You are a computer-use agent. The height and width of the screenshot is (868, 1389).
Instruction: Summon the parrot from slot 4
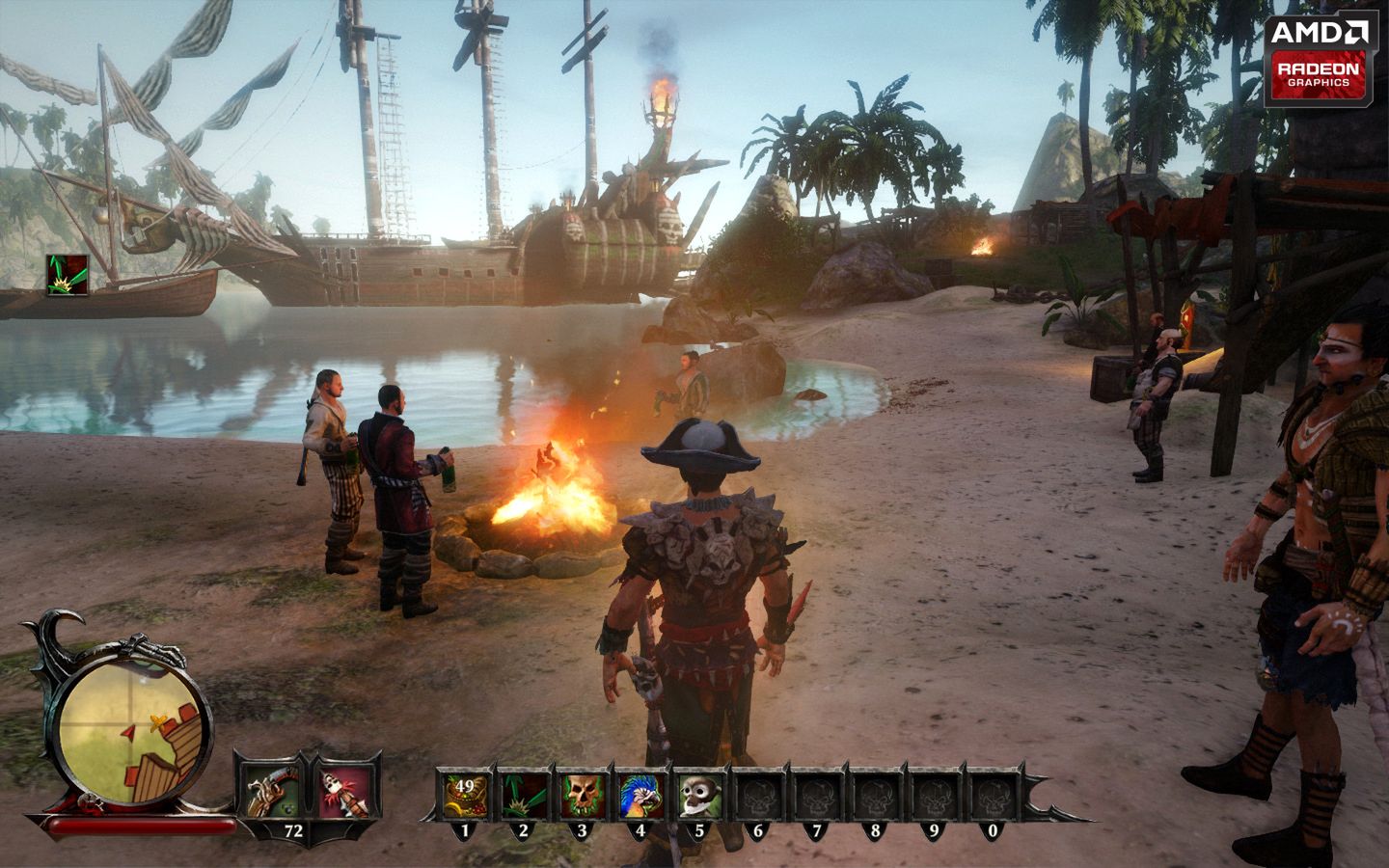tap(640, 795)
